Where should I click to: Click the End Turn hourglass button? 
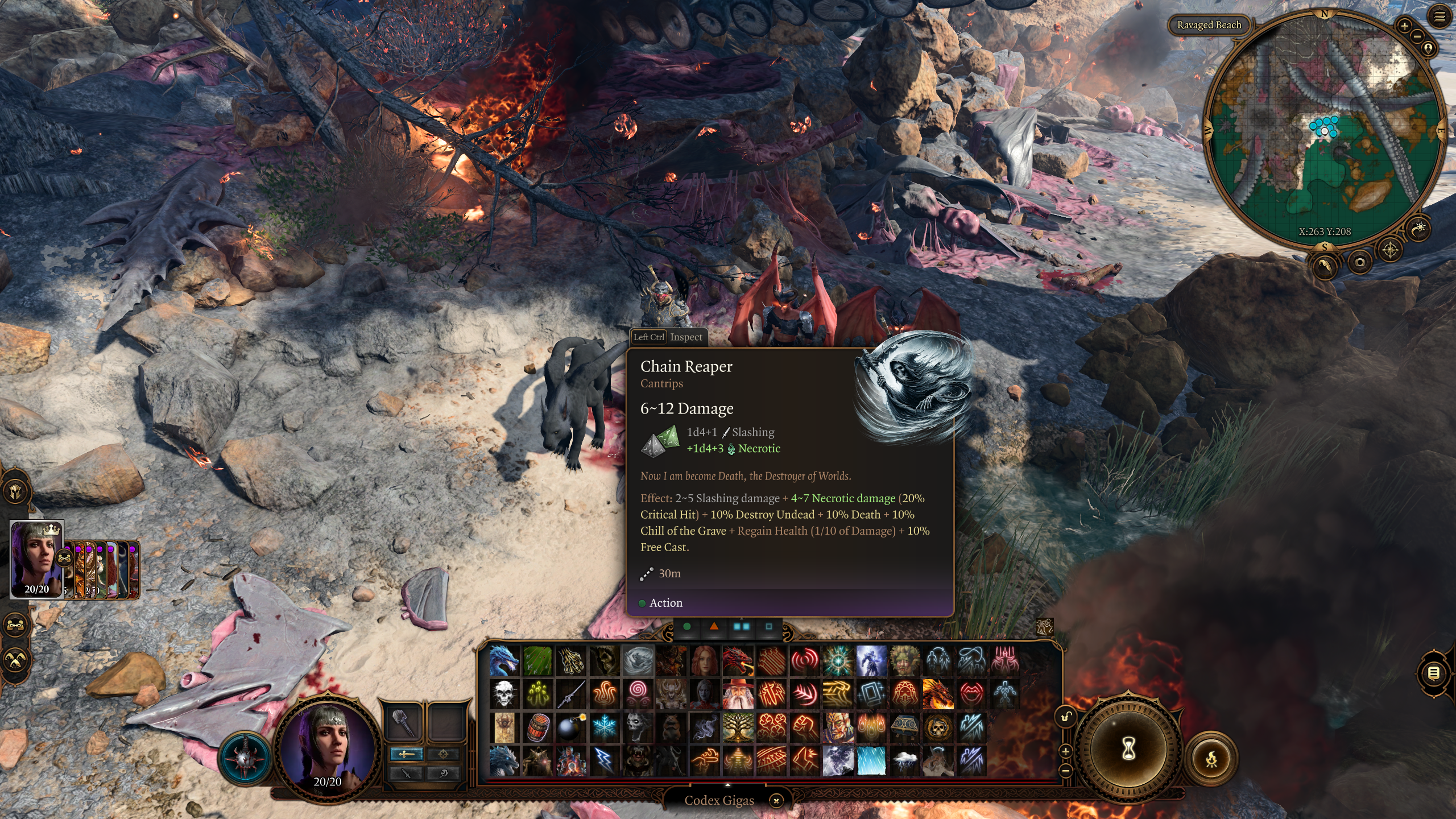coord(1128,750)
